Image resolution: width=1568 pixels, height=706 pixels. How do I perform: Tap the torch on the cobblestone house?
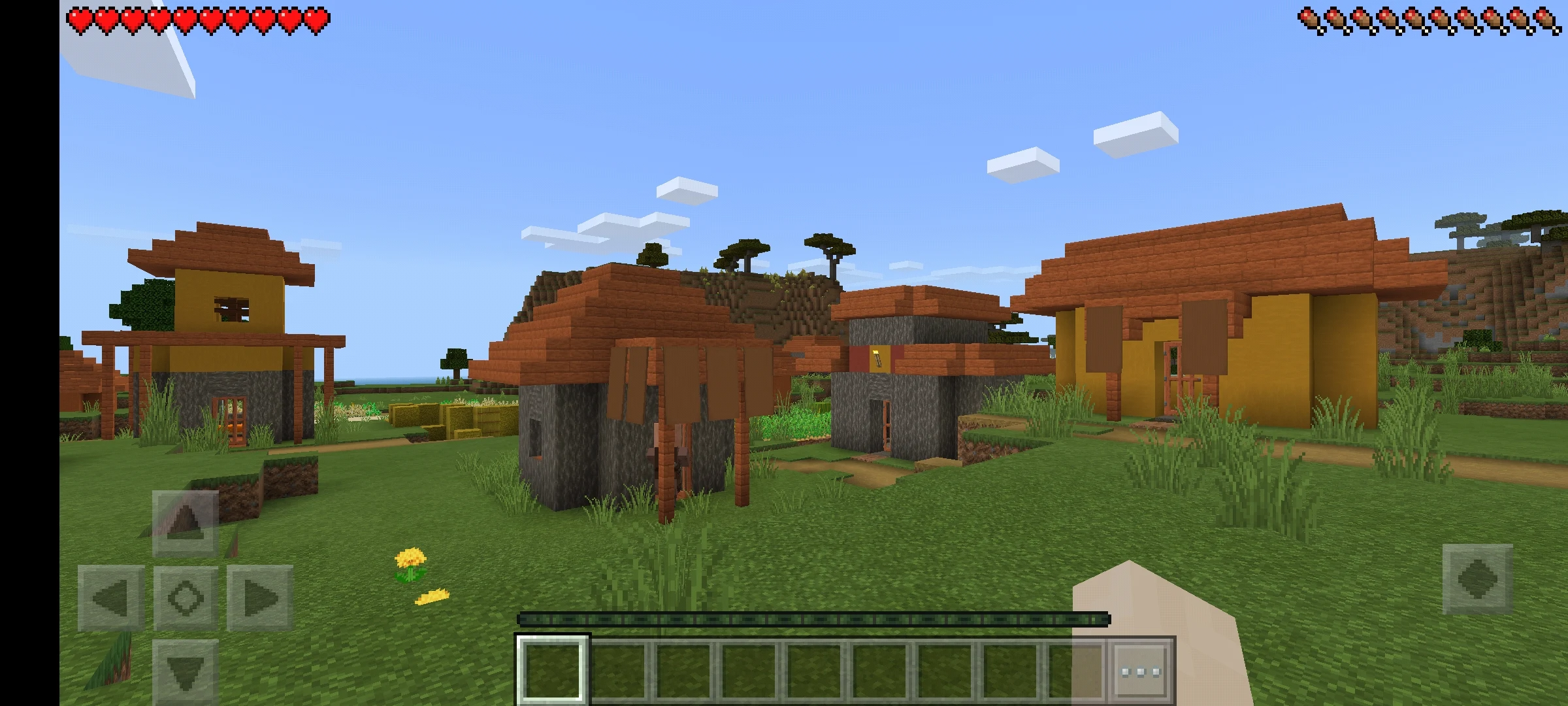click(876, 356)
